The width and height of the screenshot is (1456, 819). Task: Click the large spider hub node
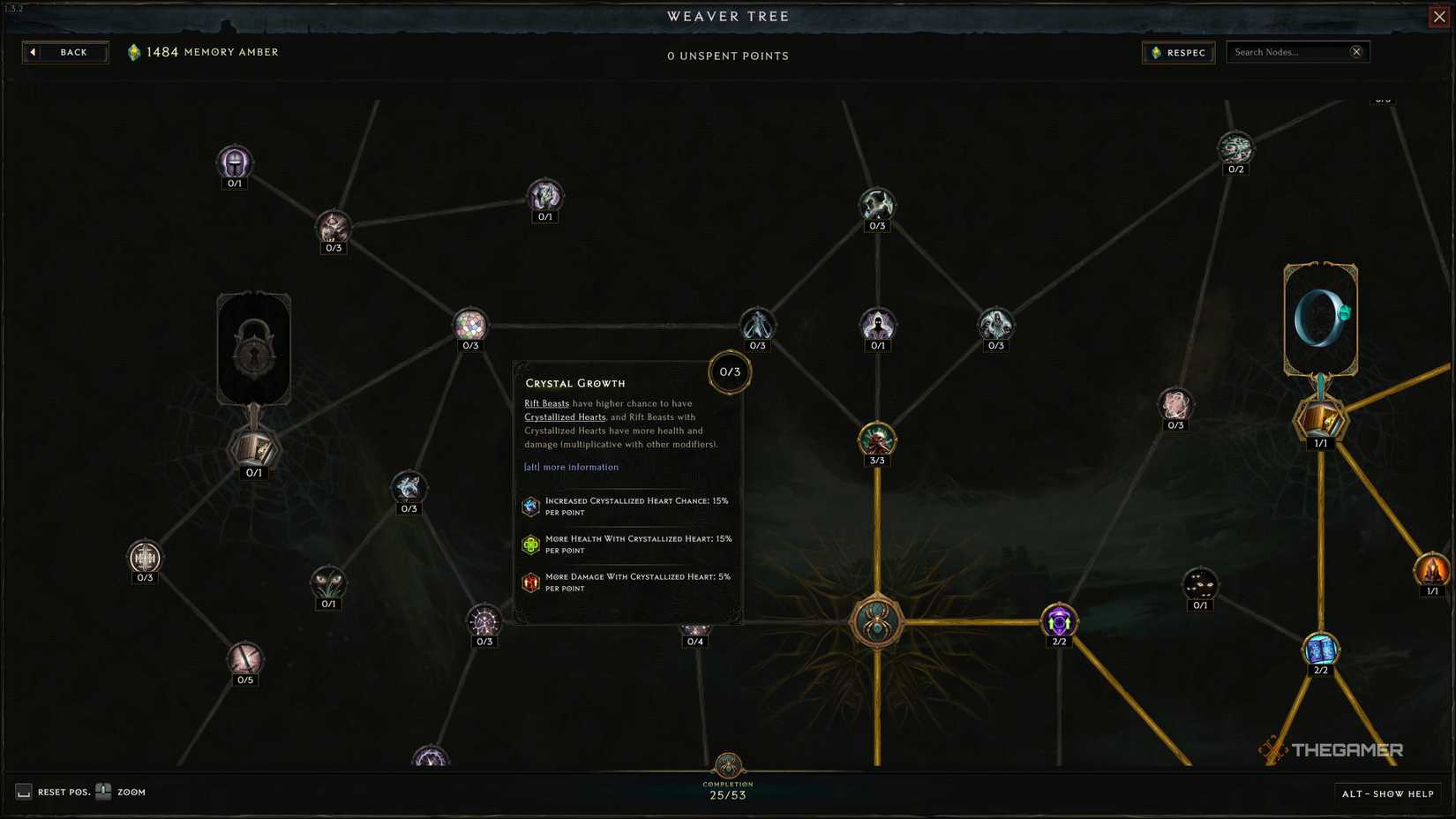coord(876,622)
